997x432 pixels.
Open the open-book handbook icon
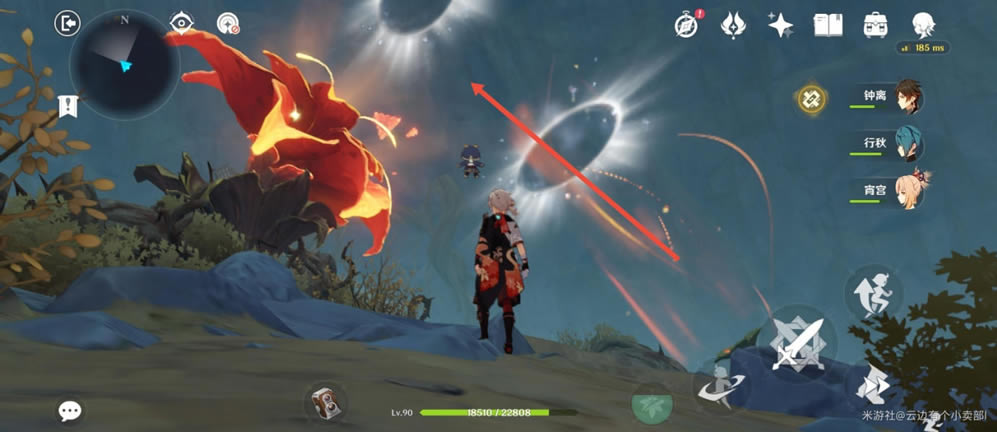pyautogui.click(x=828, y=24)
